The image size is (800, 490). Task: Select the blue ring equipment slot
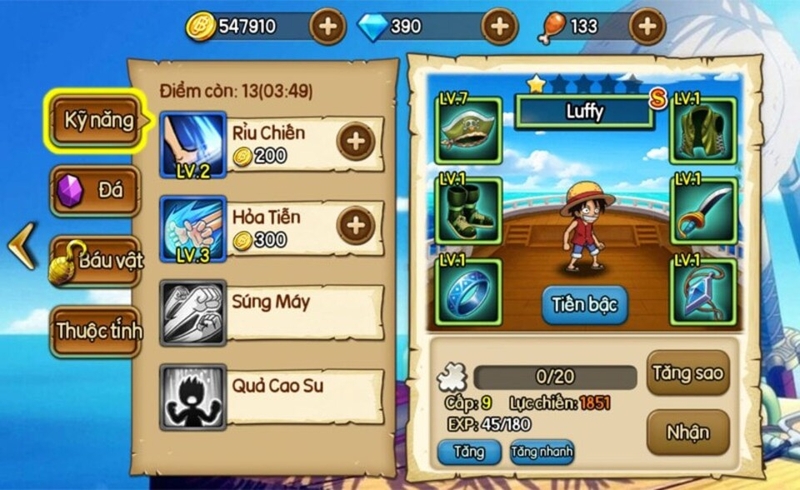[x=467, y=290]
